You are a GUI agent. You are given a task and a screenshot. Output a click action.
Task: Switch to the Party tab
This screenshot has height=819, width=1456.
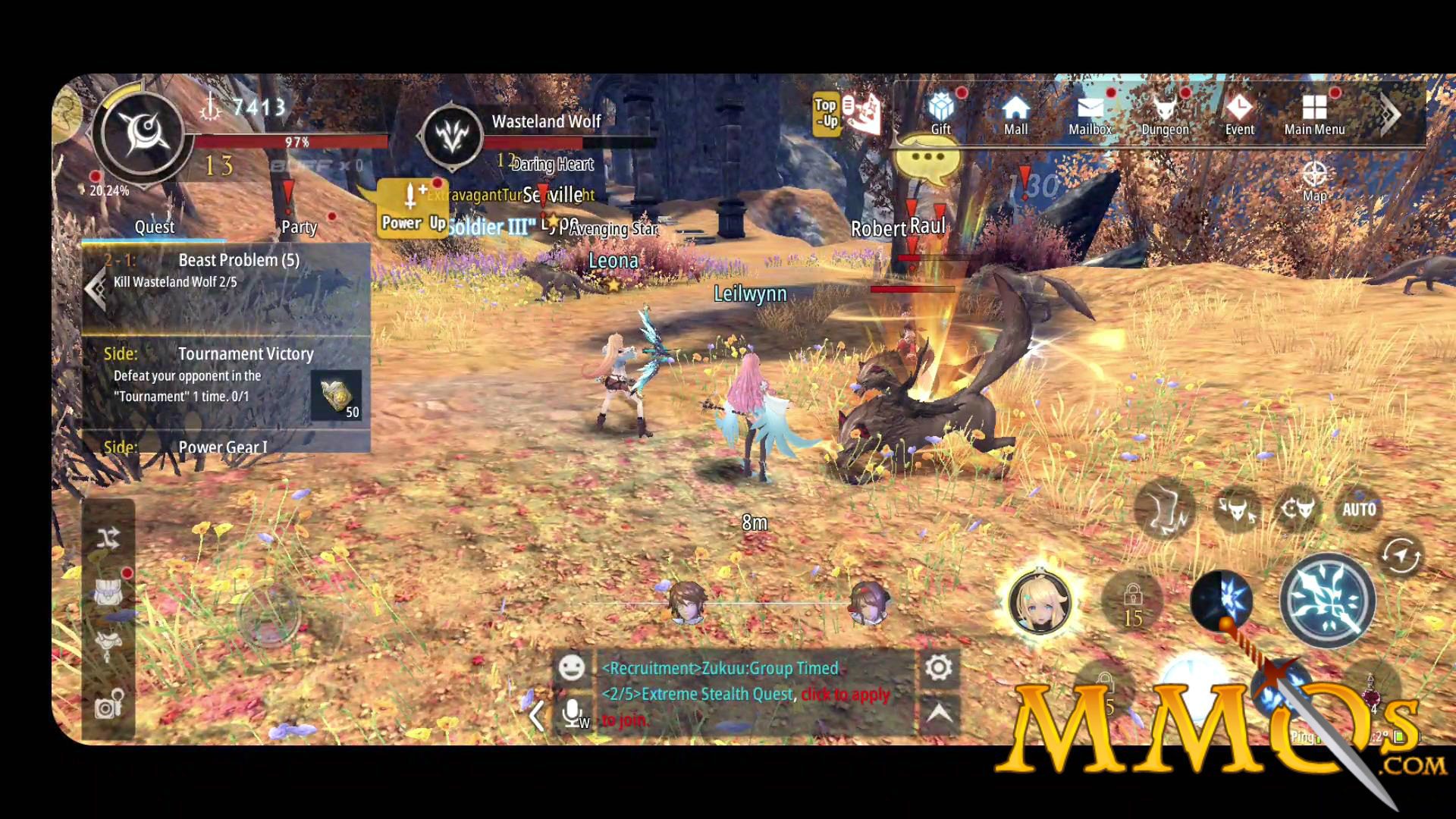300,227
